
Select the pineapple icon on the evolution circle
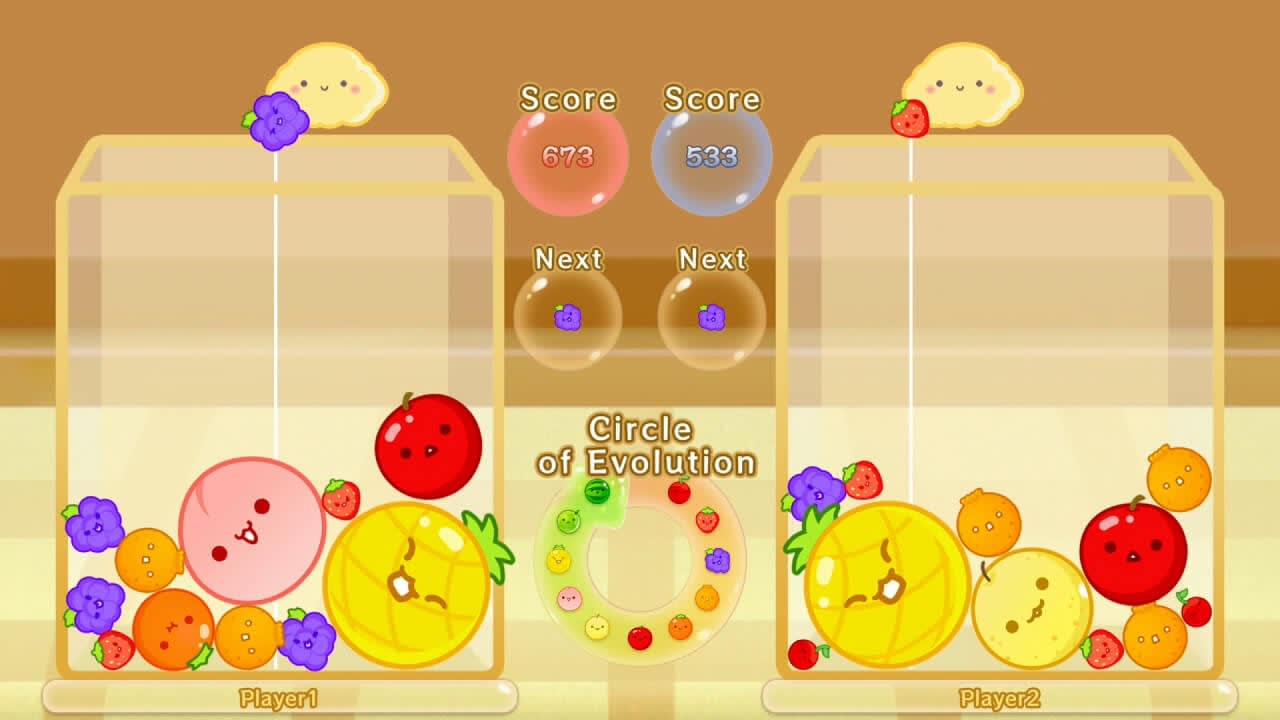pyautogui.click(x=557, y=560)
